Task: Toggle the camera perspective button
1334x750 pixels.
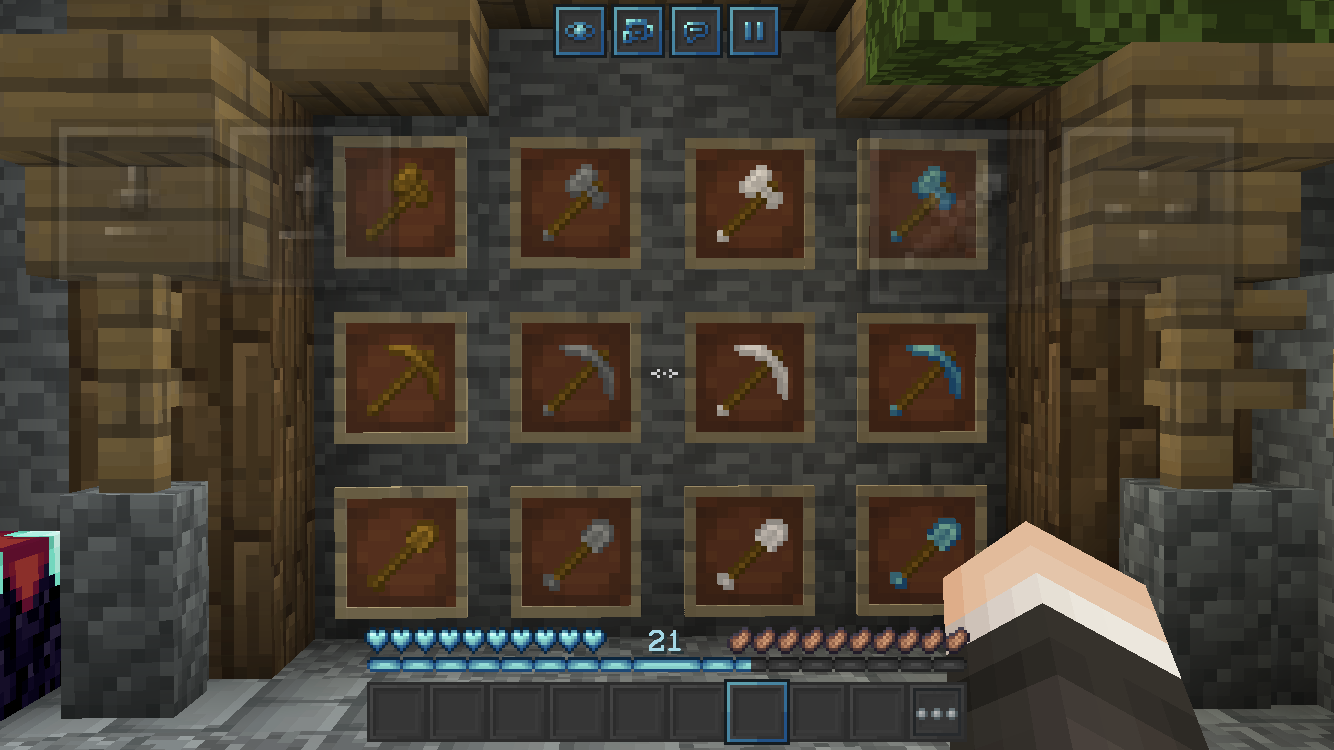Action: pyautogui.click(x=637, y=31)
